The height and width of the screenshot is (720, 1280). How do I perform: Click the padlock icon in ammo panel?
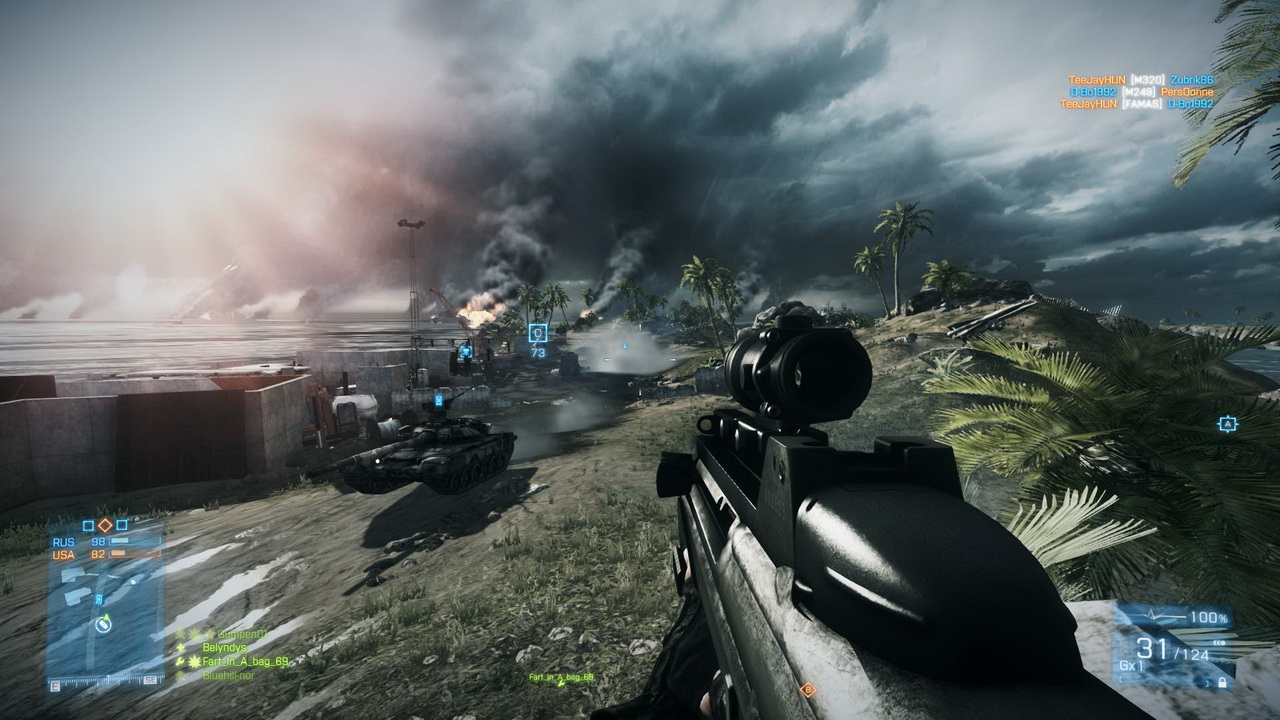1221,682
